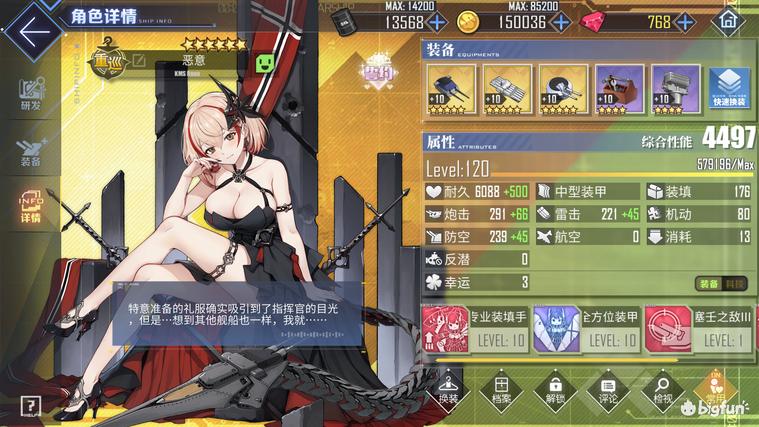Open the 评论 comments

tap(607, 389)
